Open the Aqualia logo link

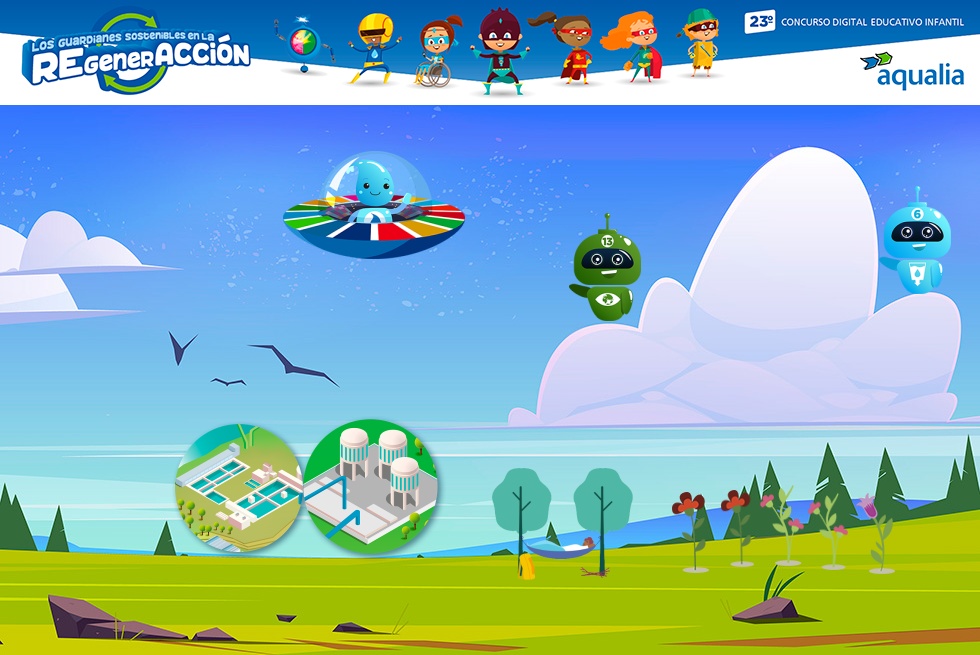(912, 69)
